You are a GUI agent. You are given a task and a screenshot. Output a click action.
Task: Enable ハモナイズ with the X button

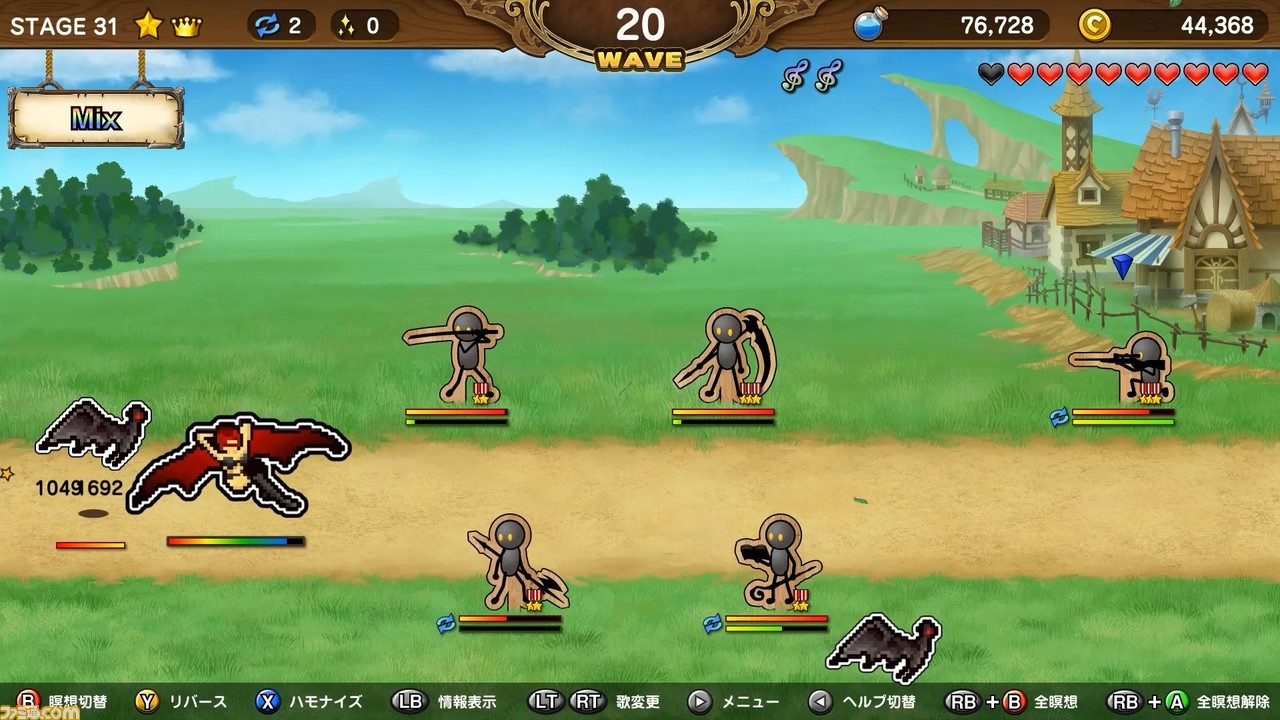(266, 701)
